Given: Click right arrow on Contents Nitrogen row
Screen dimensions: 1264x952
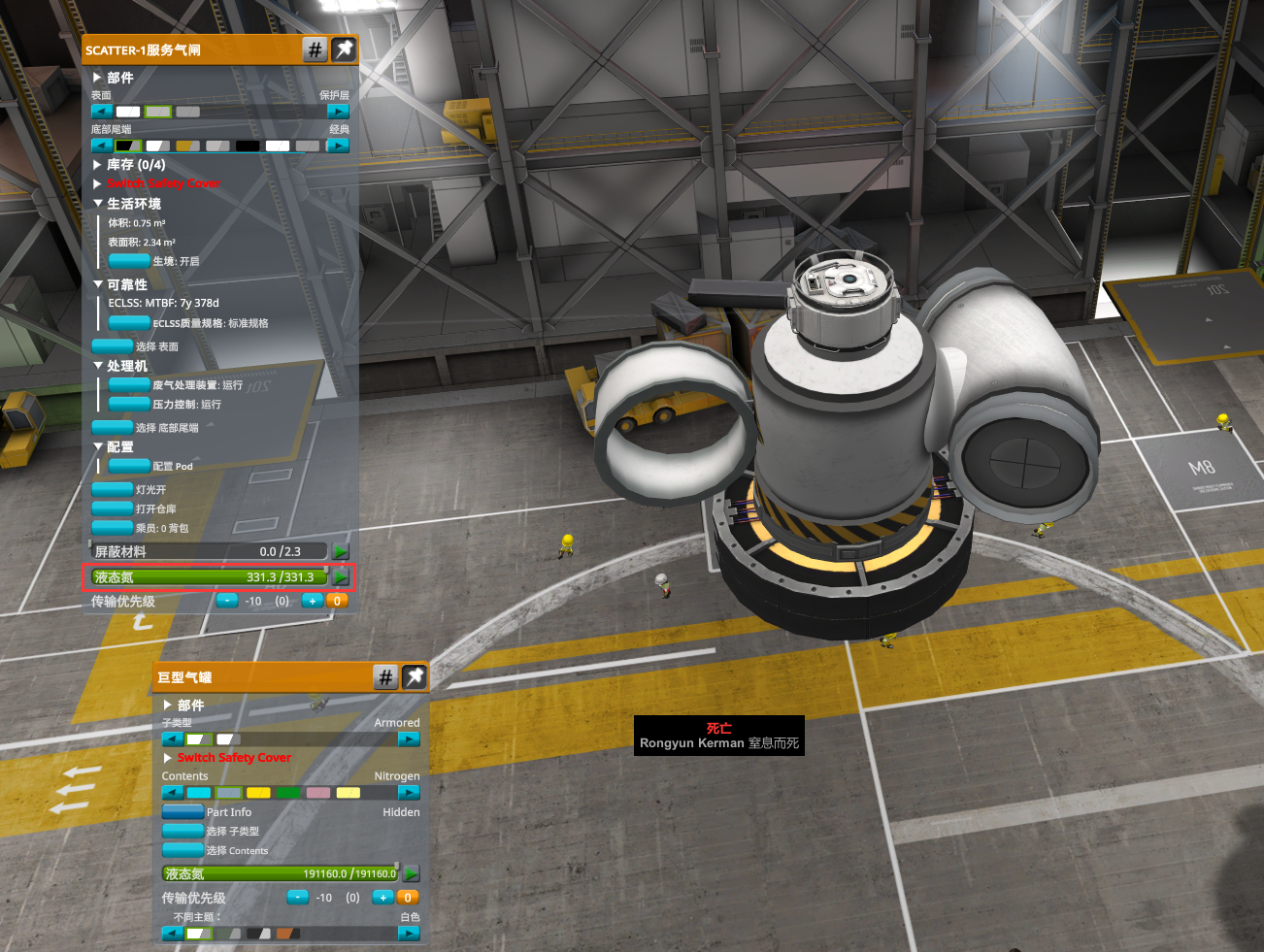Looking at the screenshot, I should pos(409,792).
